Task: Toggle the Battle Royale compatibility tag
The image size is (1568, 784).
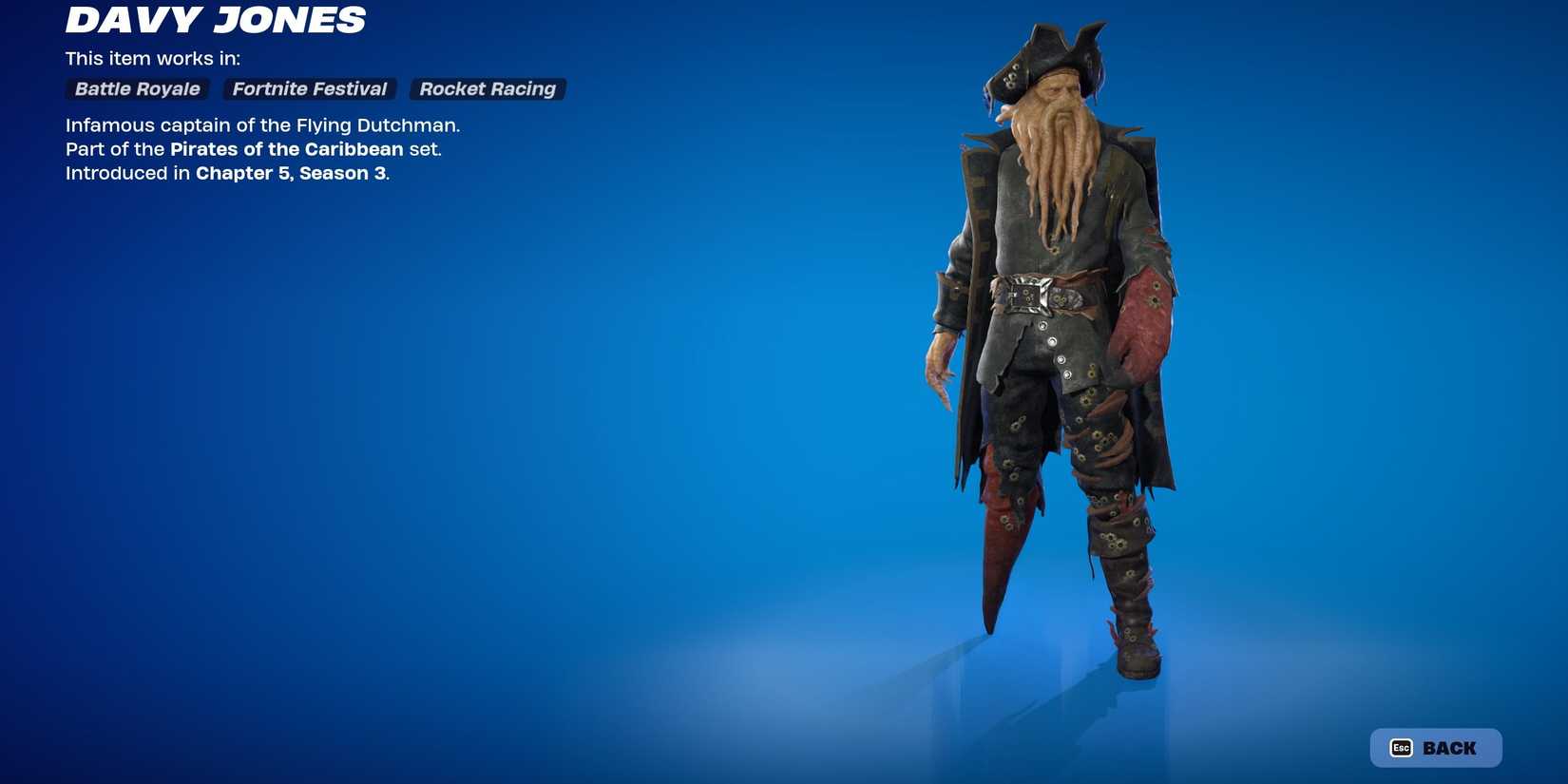Action: [x=137, y=88]
